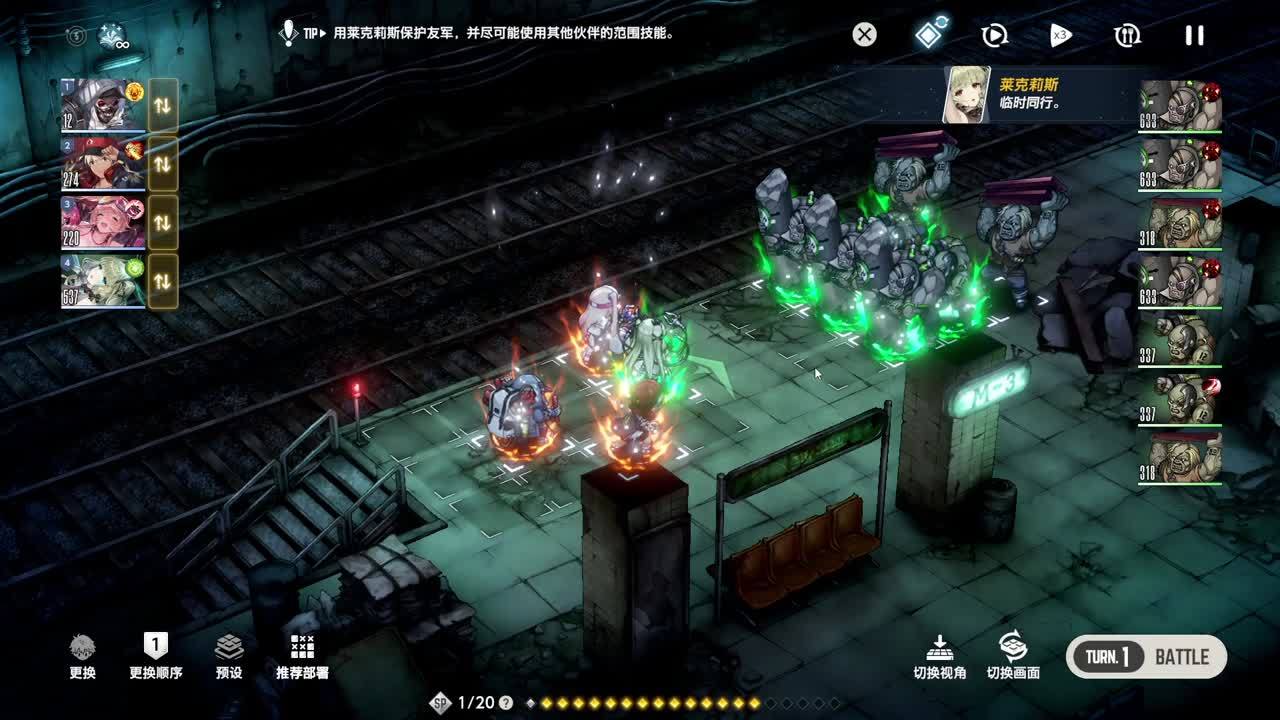Open the fork-and-knife icon in top bar
The width and height of the screenshot is (1280, 720).
click(x=1127, y=36)
